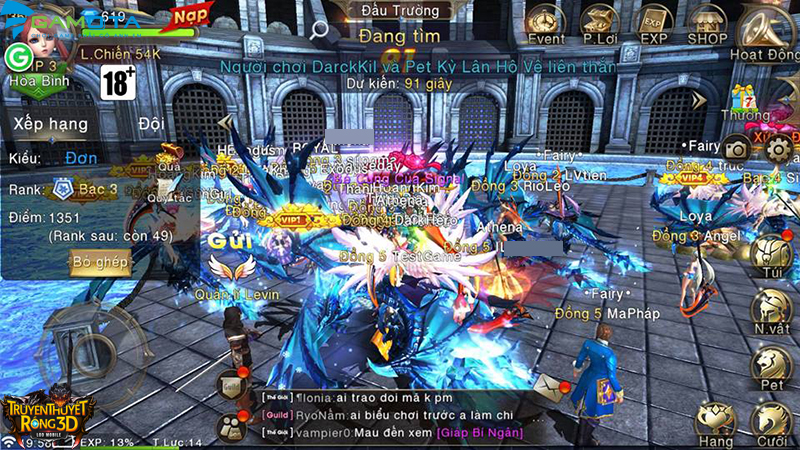Viewport: 800px width, 450px height.
Task: Open the N.vật character sheet
Action: click(771, 310)
